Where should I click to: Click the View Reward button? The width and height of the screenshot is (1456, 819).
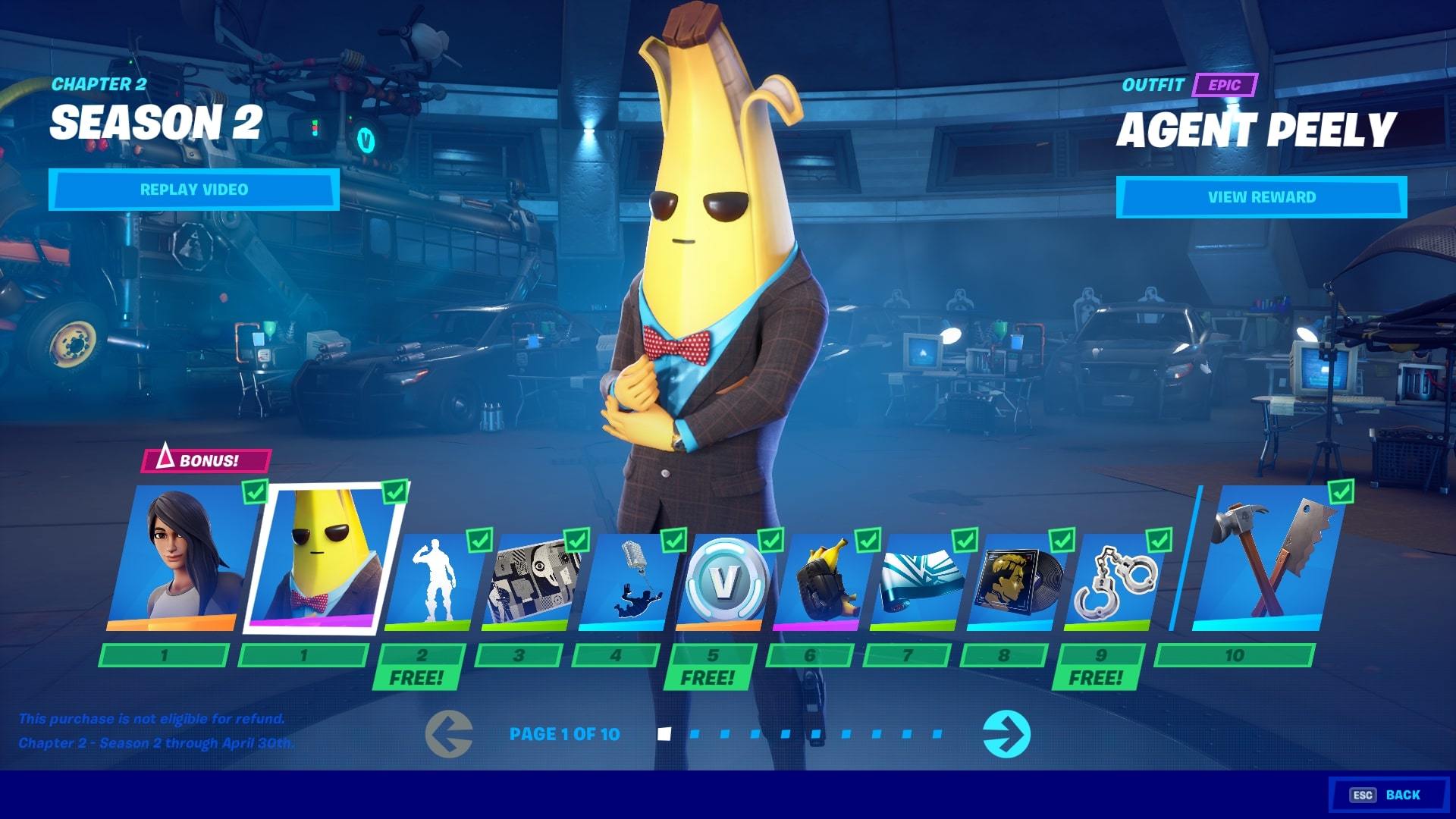point(1261,197)
